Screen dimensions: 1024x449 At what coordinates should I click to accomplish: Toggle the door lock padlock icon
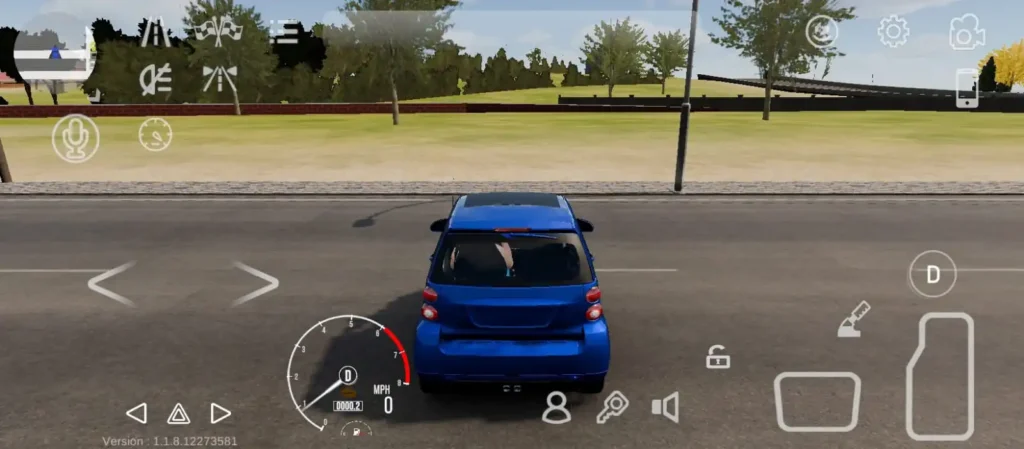[x=718, y=356]
